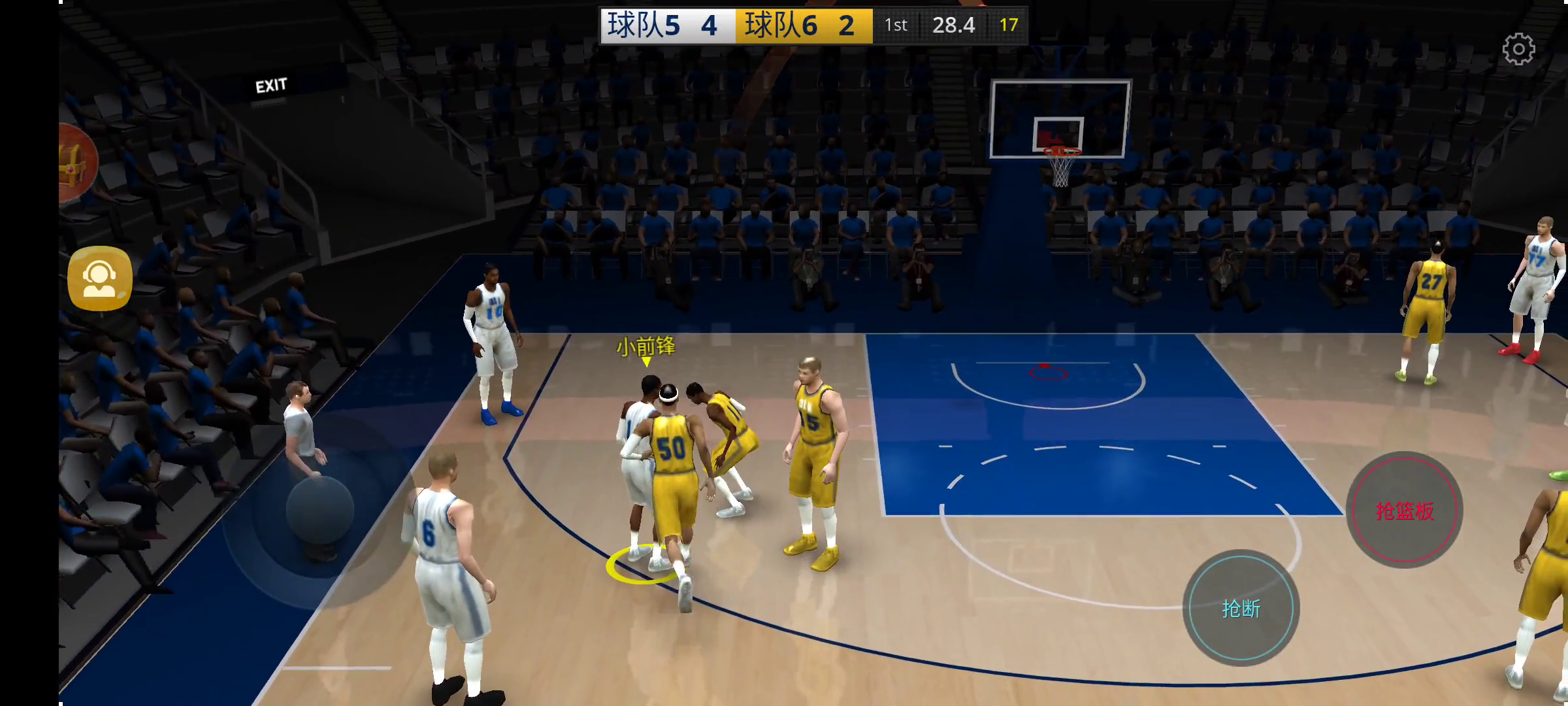The height and width of the screenshot is (706, 1568).
Task: Open the gear settings menu
Action: point(1518,49)
